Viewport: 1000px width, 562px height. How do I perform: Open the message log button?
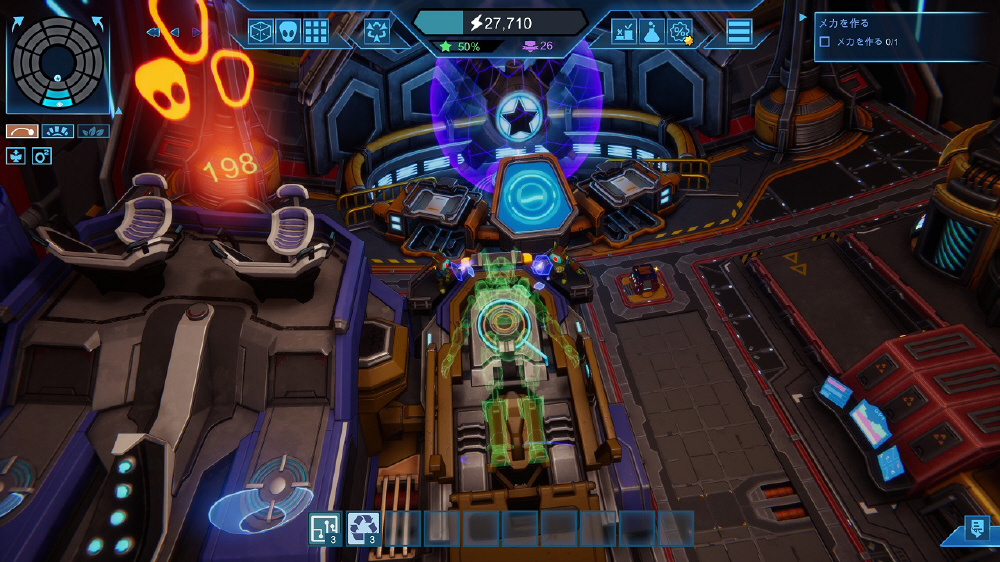(976, 529)
